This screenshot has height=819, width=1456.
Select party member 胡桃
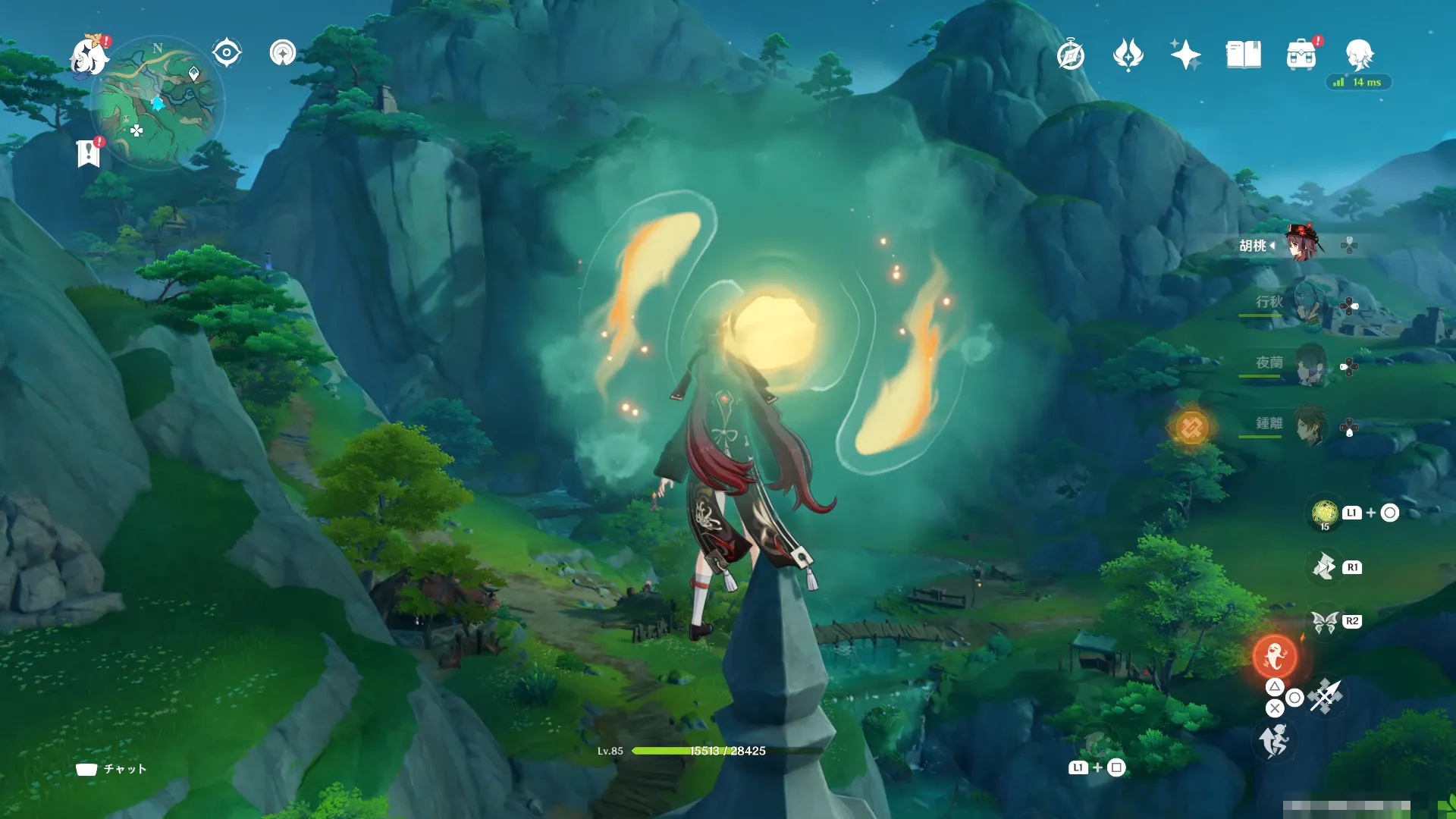(1303, 244)
